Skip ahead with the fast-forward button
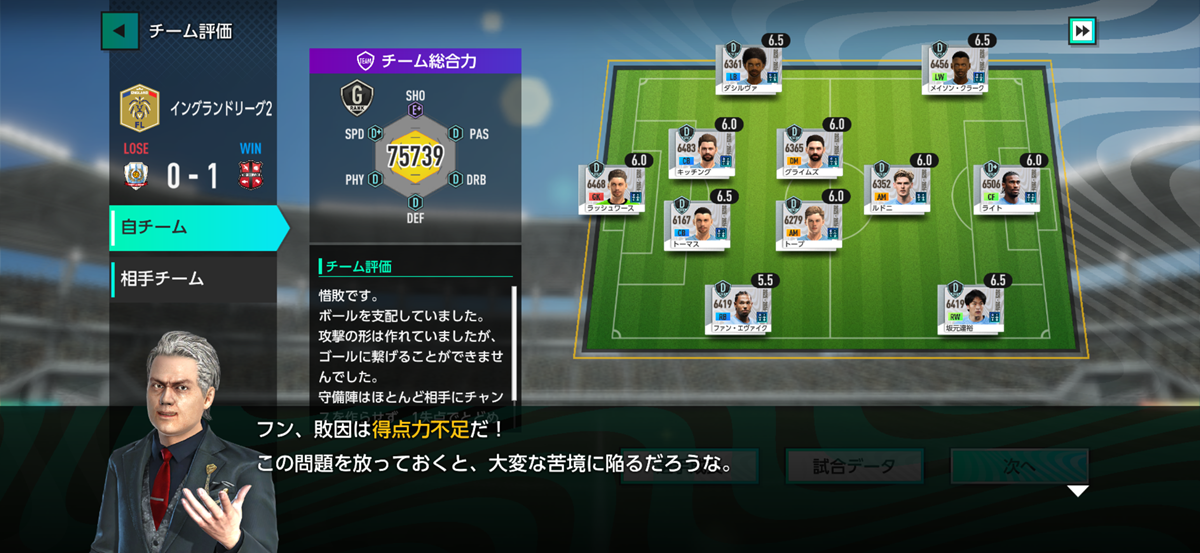The width and height of the screenshot is (1200, 553). click(1082, 31)
